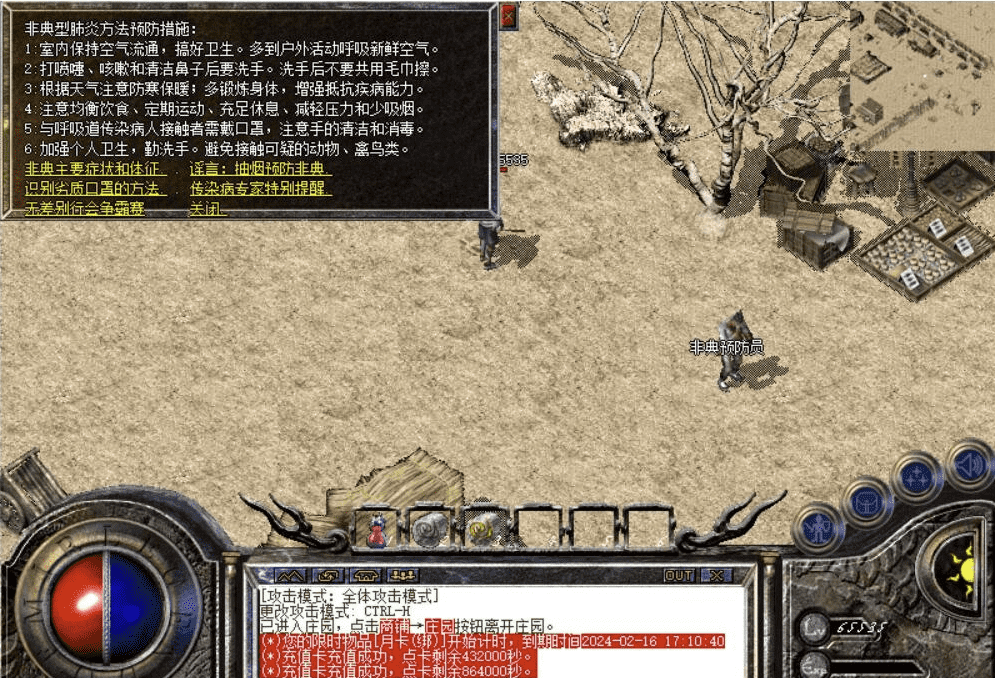Close the SARS prevention dialog with the red X
Screen dimensions: 995x678
[509, 15]
